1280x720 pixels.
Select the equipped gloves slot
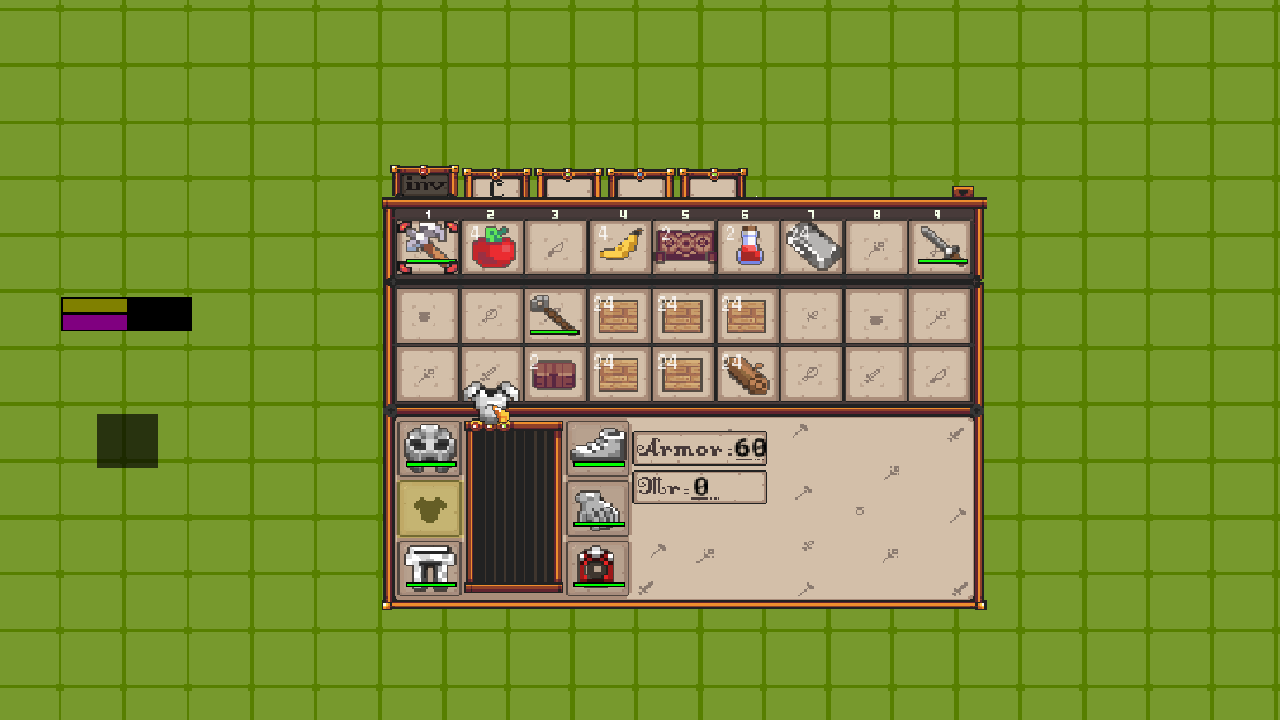(x=597, y=506)
